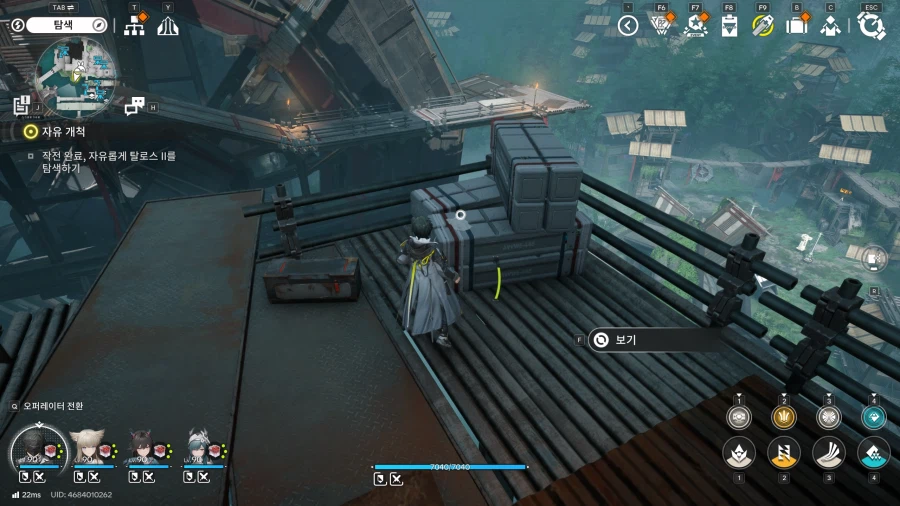Open the star event icon

[694, 26]
